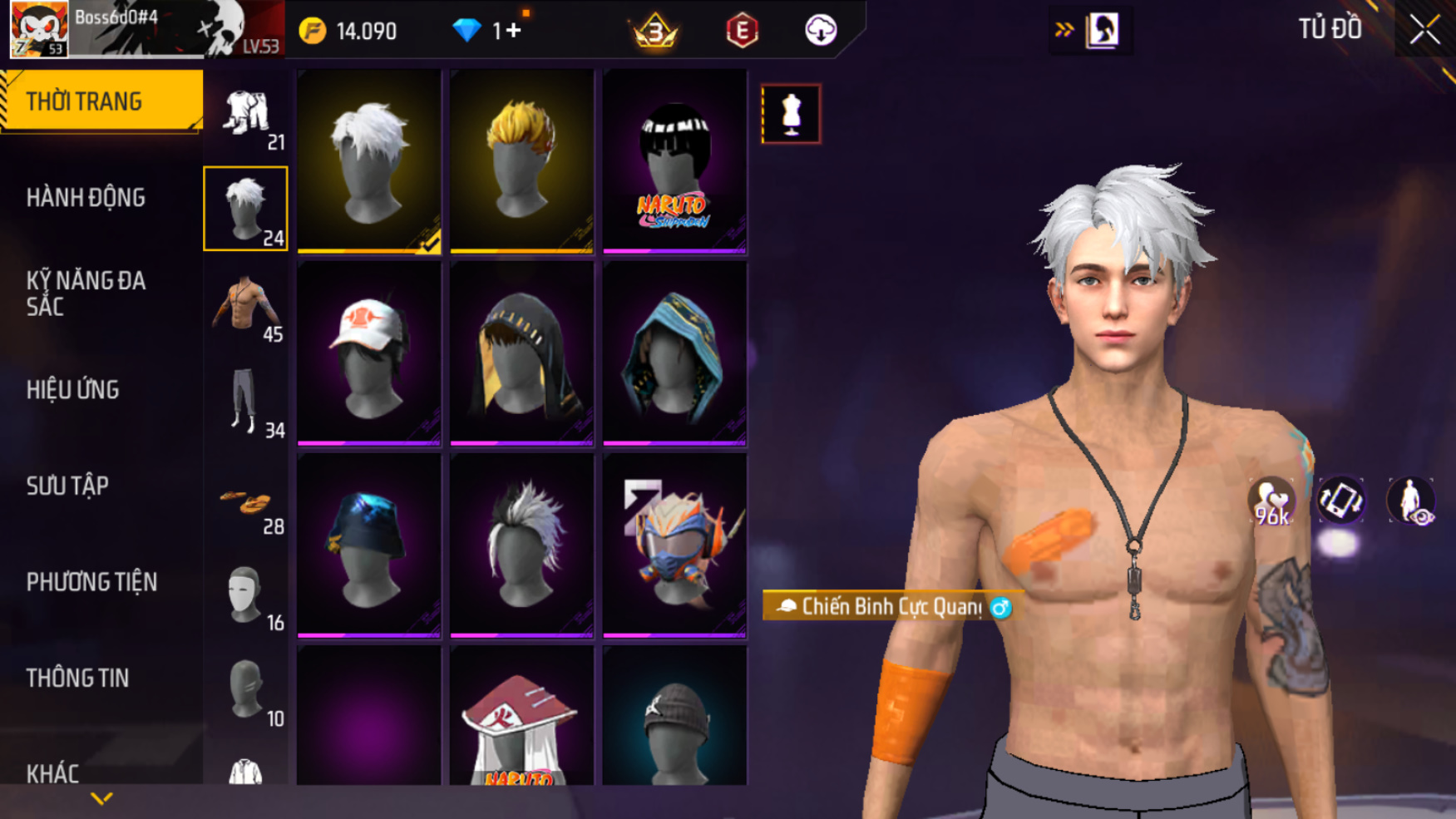The image size is (1456, 819).
Task: Open the cloud download icon
Action: (x=820, y=31)
